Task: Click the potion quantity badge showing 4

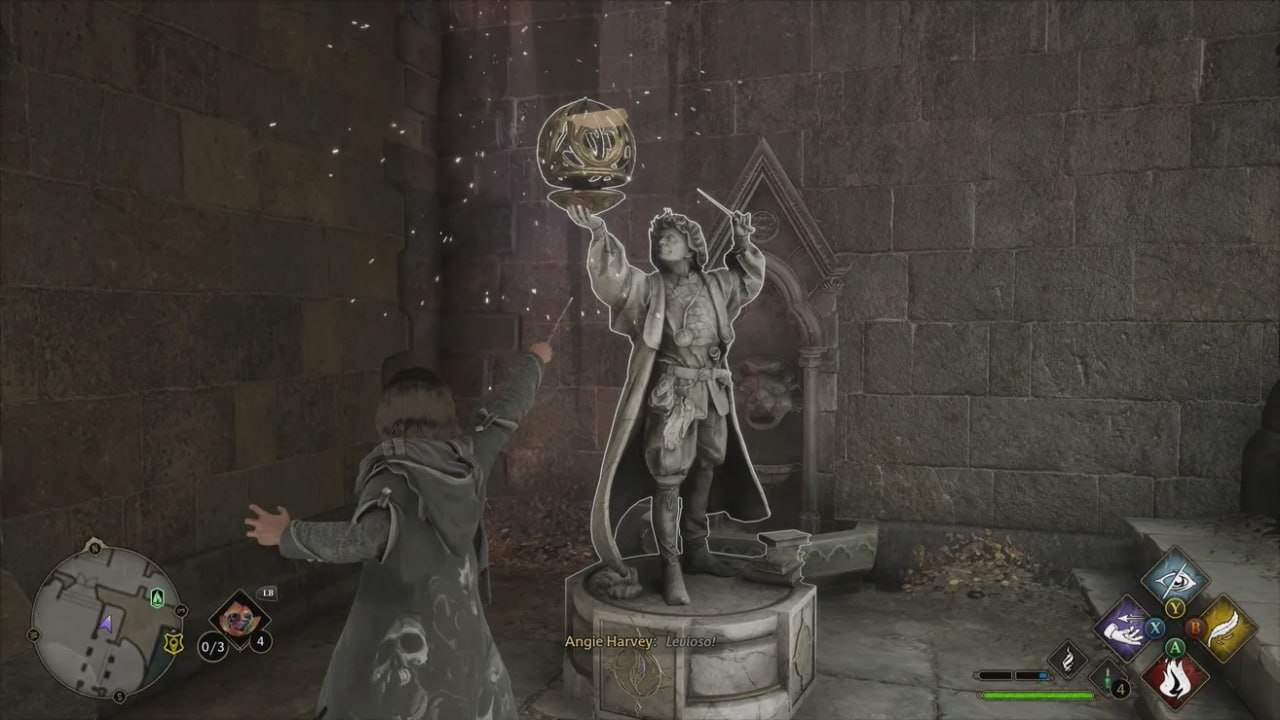Action: pos(1121,689)
